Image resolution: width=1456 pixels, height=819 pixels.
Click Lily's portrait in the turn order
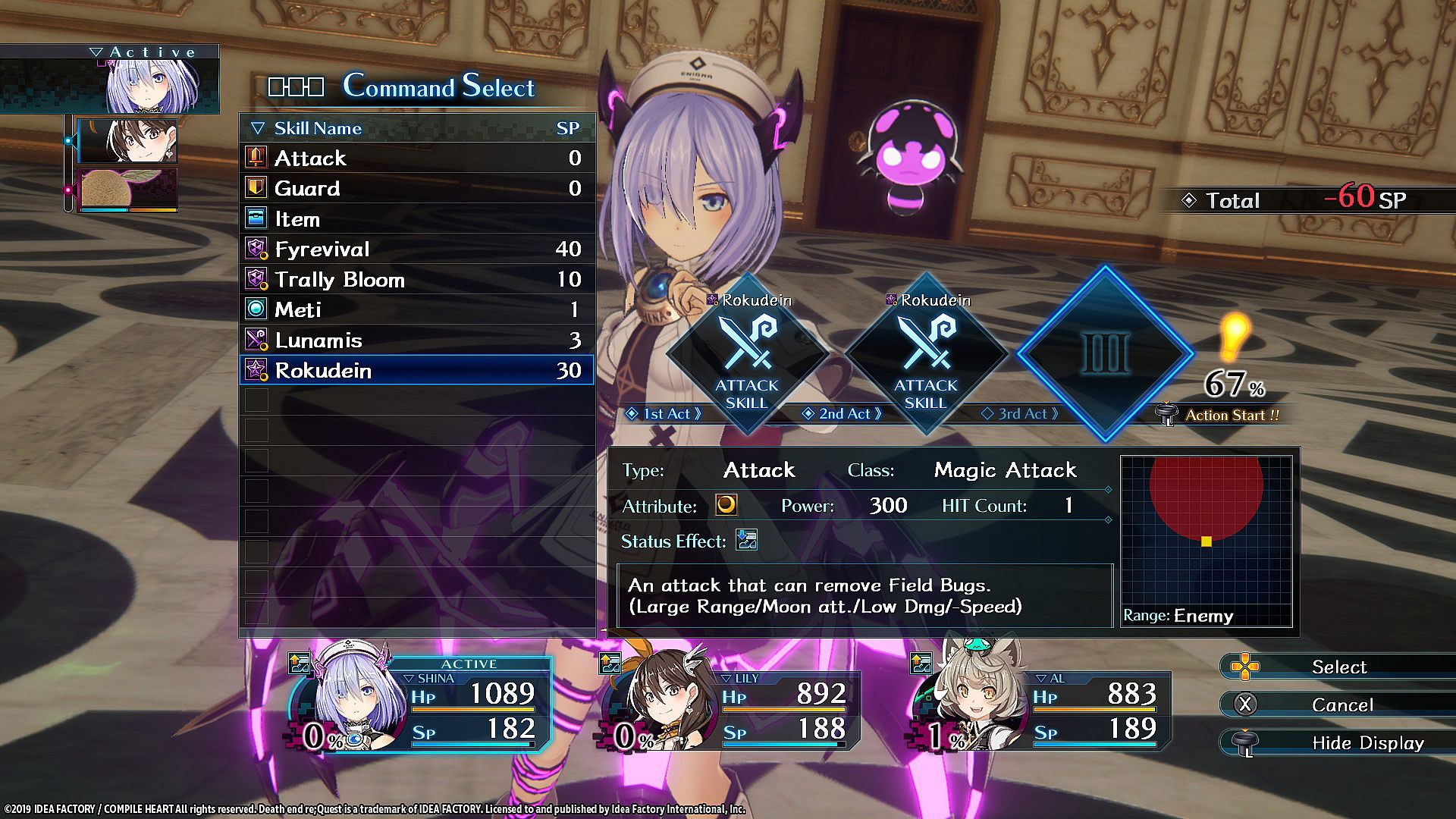(128, 140)
